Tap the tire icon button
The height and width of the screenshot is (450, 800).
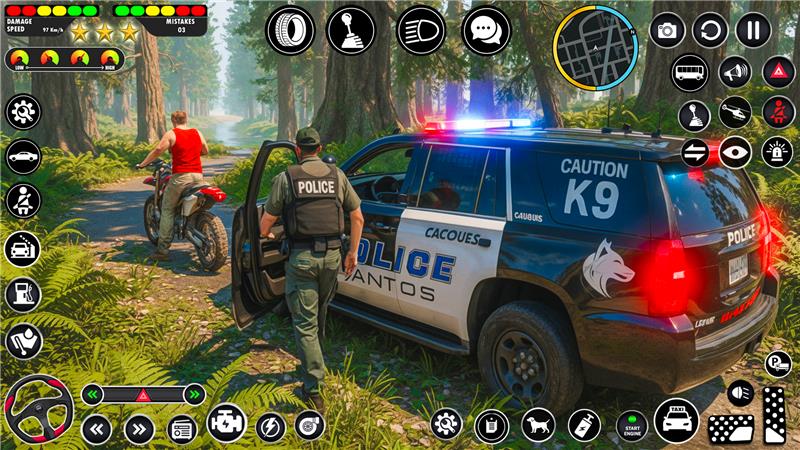[x=290, y=31]
